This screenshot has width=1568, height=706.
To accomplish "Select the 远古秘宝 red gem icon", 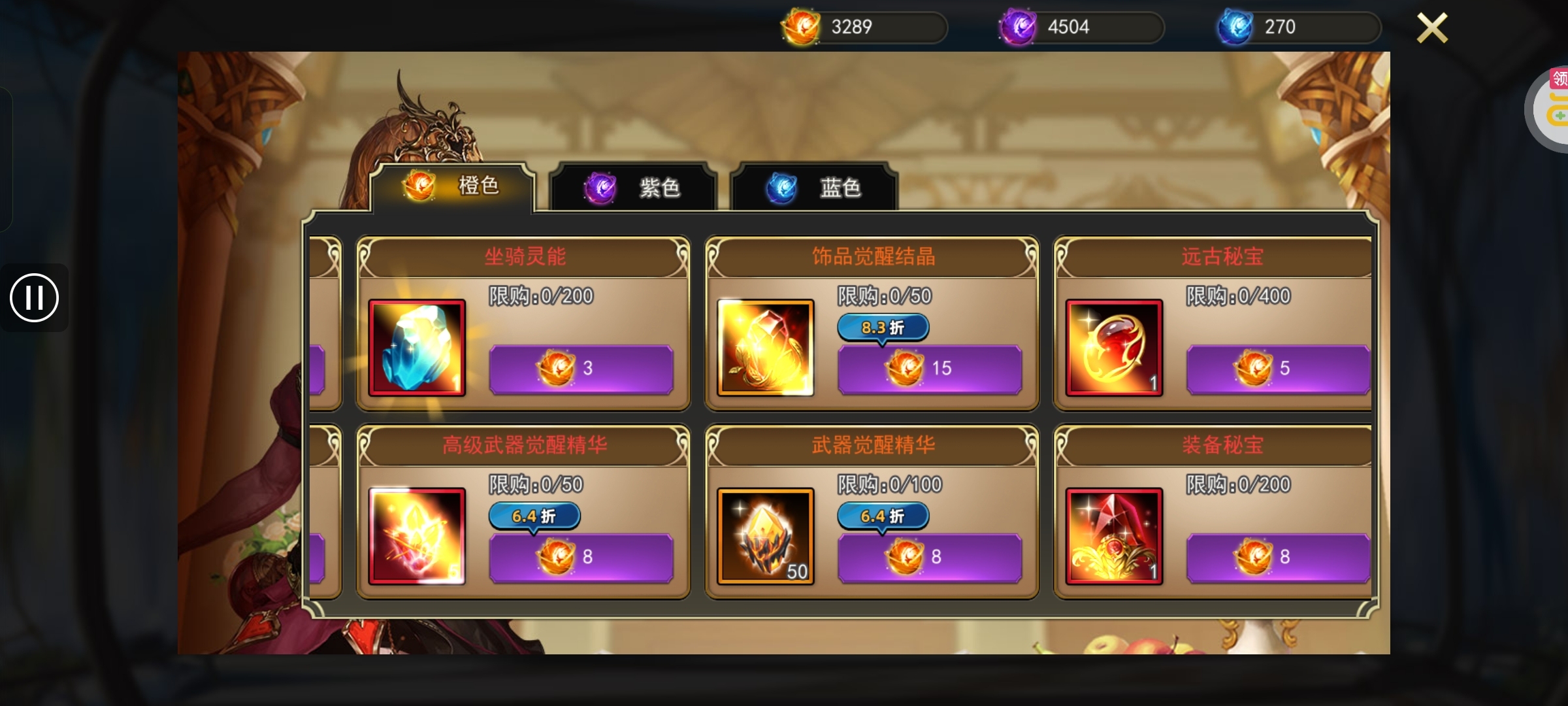I will pos(1114,348).
